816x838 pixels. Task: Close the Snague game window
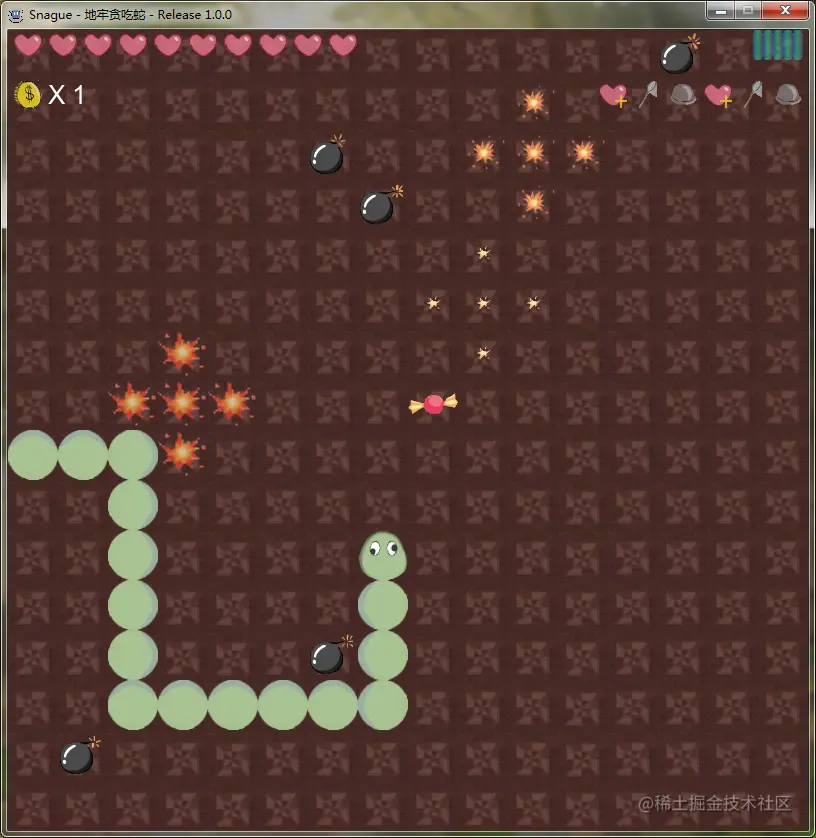(x=786, y=10)
